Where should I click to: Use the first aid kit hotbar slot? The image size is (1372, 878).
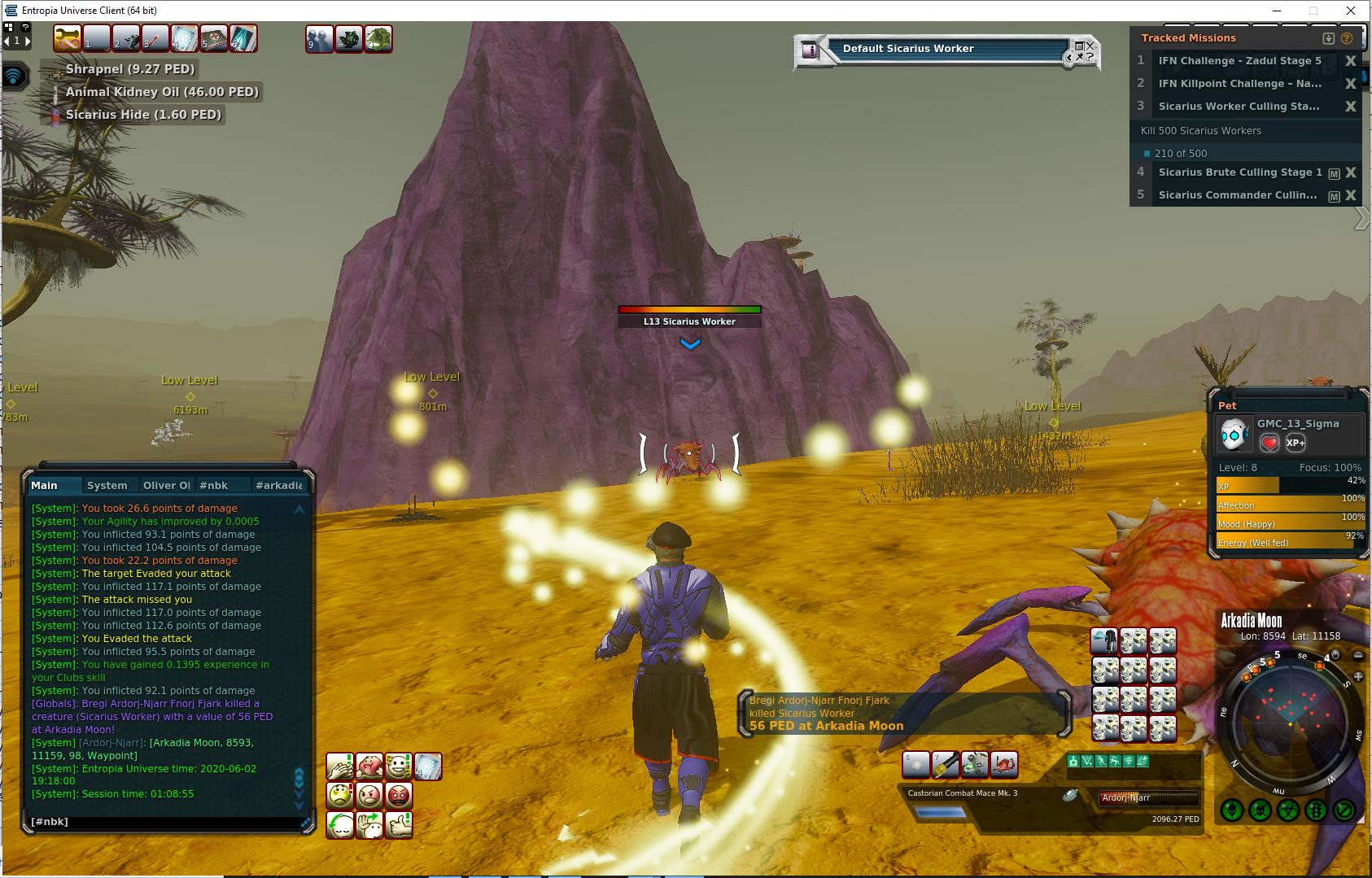coord(214,38)
